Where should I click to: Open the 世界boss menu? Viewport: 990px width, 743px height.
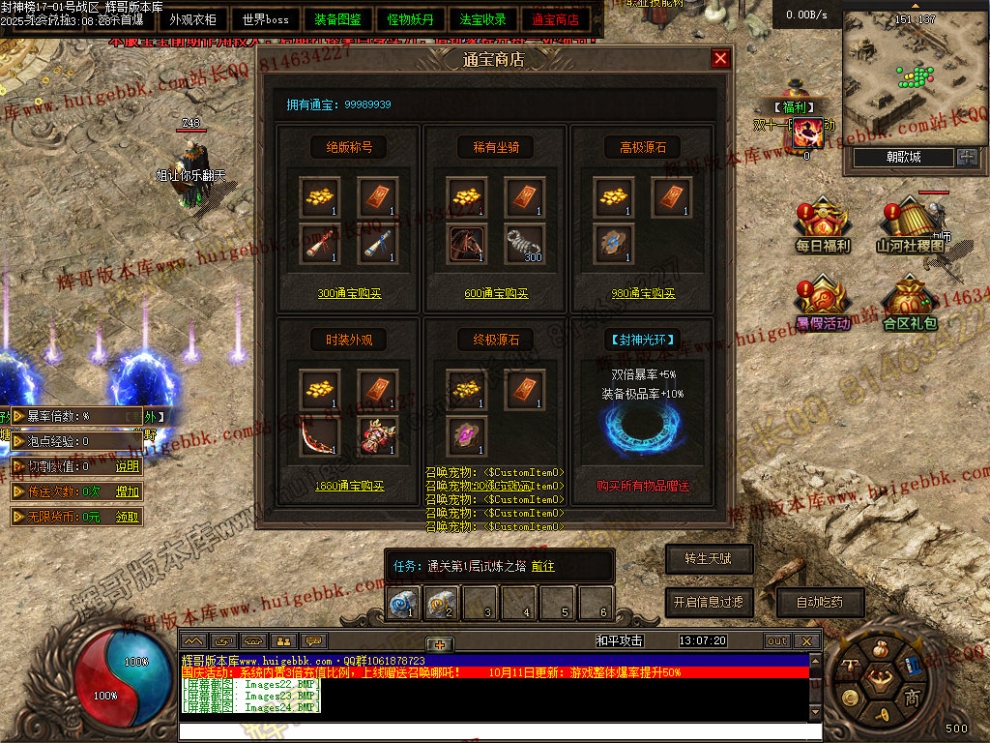[265, 19]
